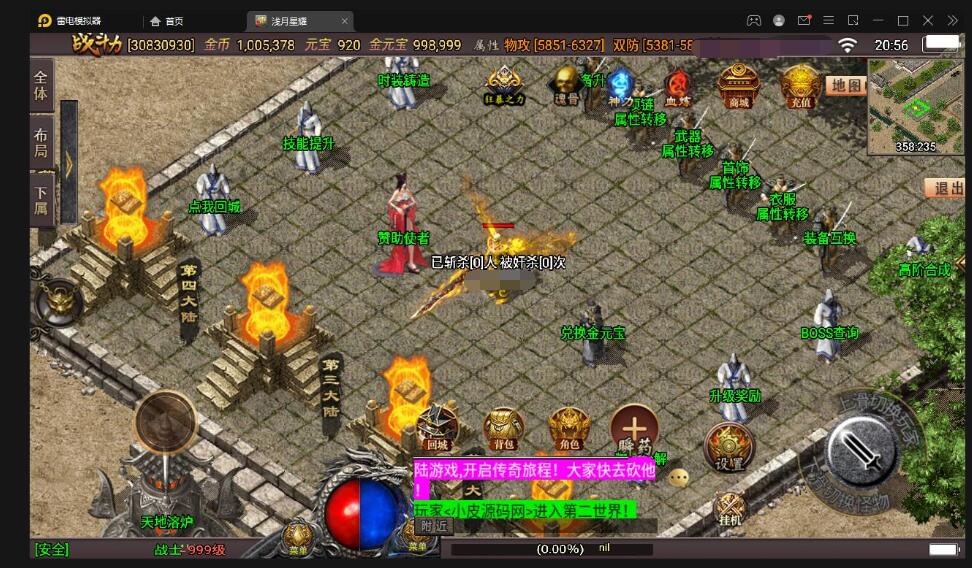The width and height of the screenshot is (972, 568).
Task: Open the 背包 backpack icon
Action: click(x=503, y=428)
